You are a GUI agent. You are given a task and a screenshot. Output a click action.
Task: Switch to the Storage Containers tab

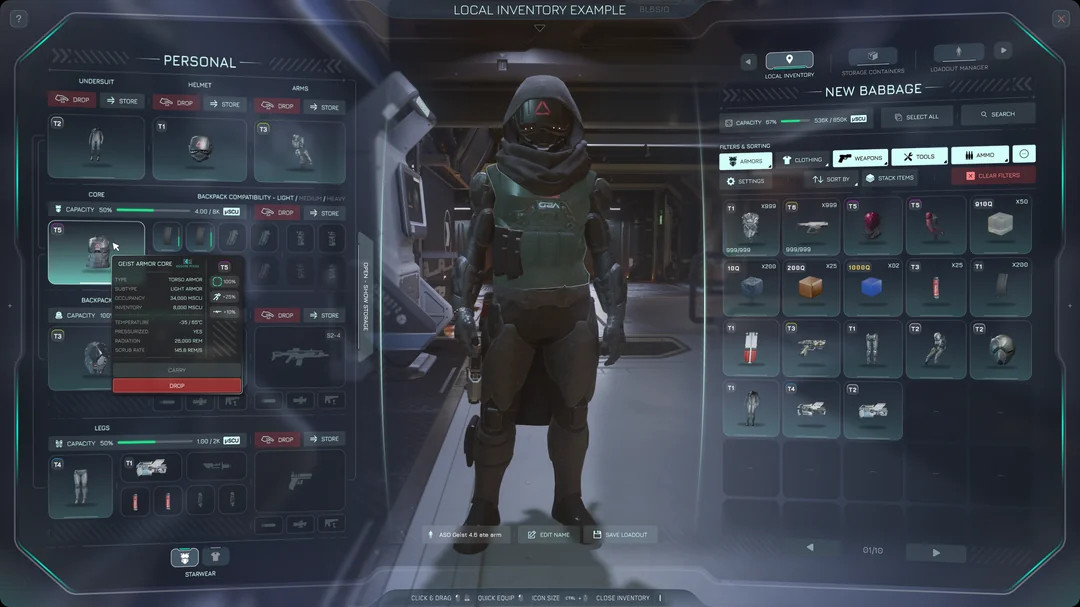pos(872,60)
